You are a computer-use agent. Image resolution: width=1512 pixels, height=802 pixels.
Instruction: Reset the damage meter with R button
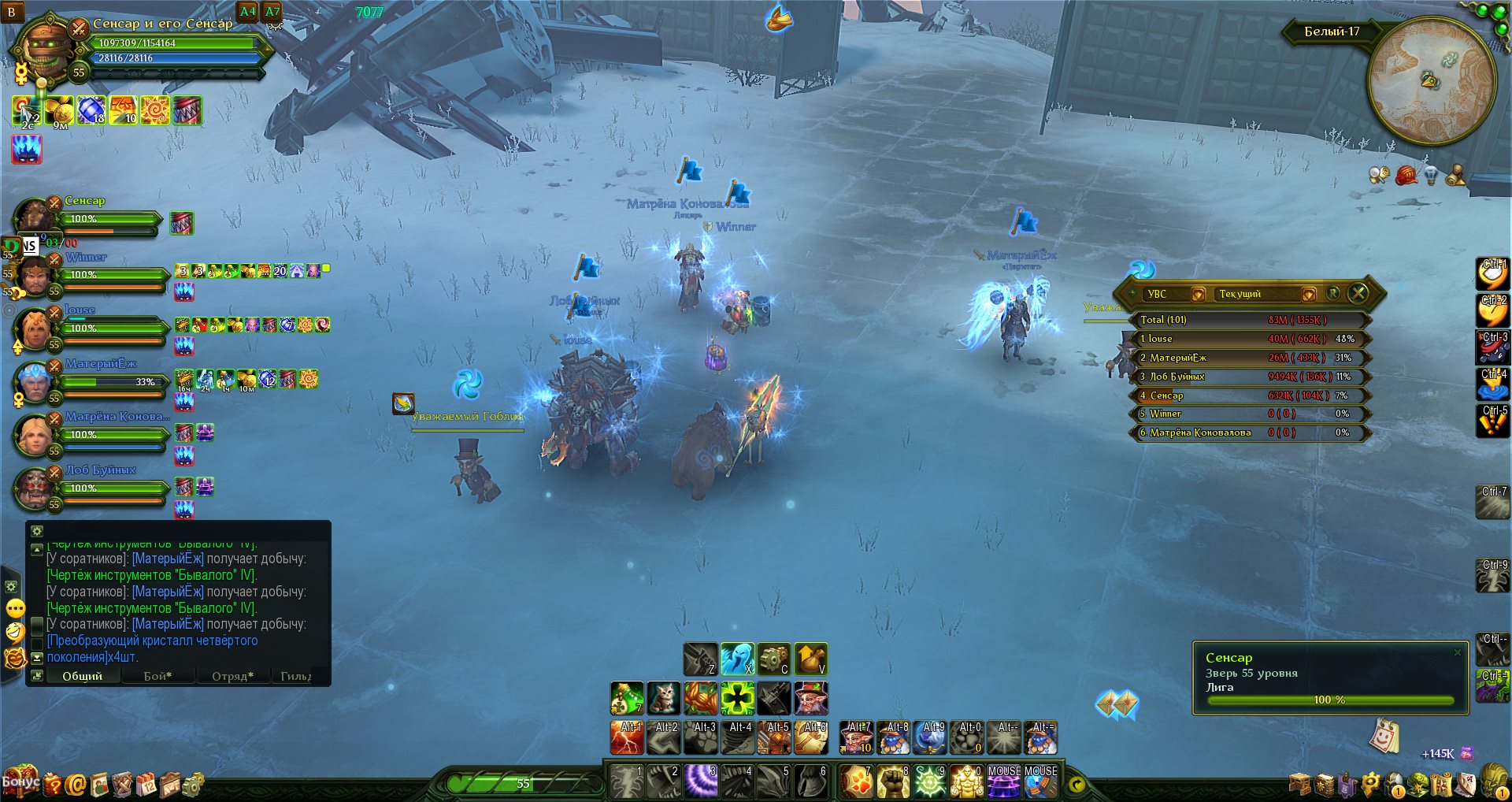(x=1332, y=293)
